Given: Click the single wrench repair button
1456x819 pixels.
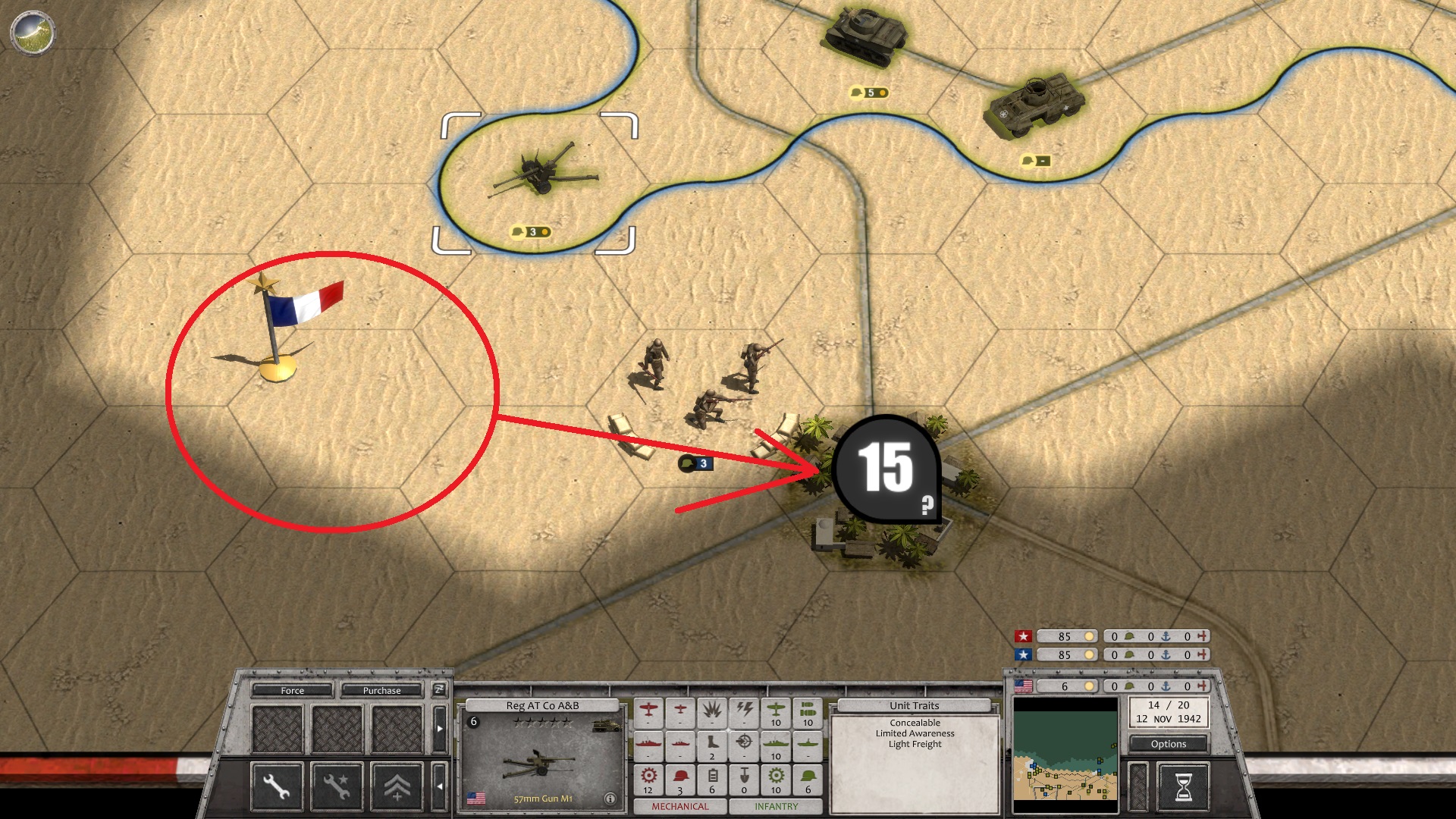Looking at the screenshot, I should (277, 786).
